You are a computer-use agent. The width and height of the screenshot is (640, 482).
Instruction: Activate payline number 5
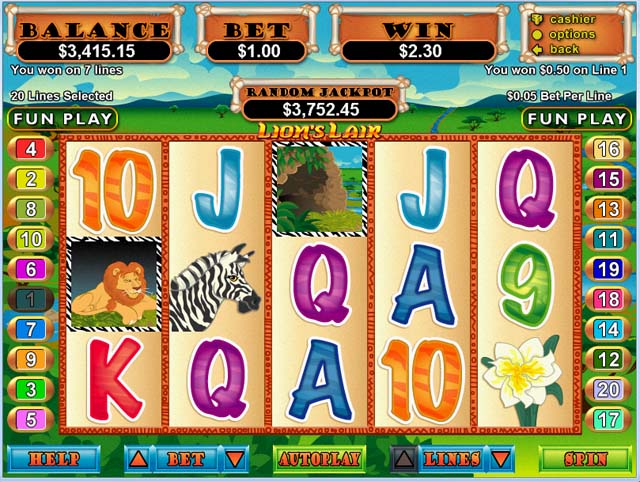[30, 420]
